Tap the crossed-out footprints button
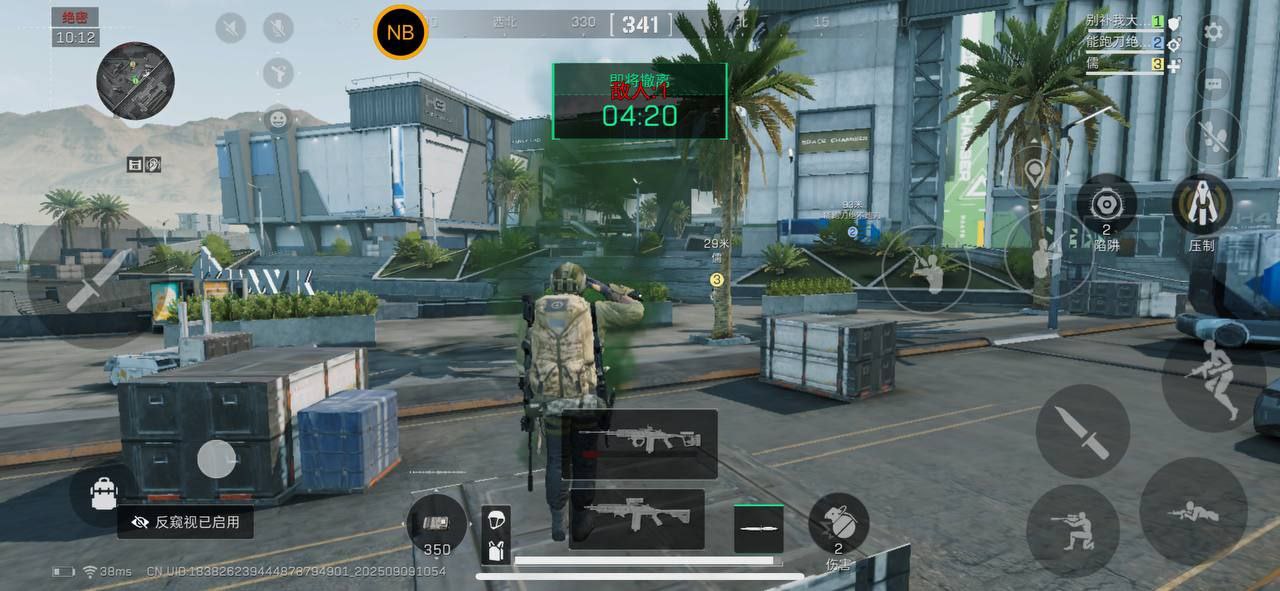 (x=1213, y=136)
